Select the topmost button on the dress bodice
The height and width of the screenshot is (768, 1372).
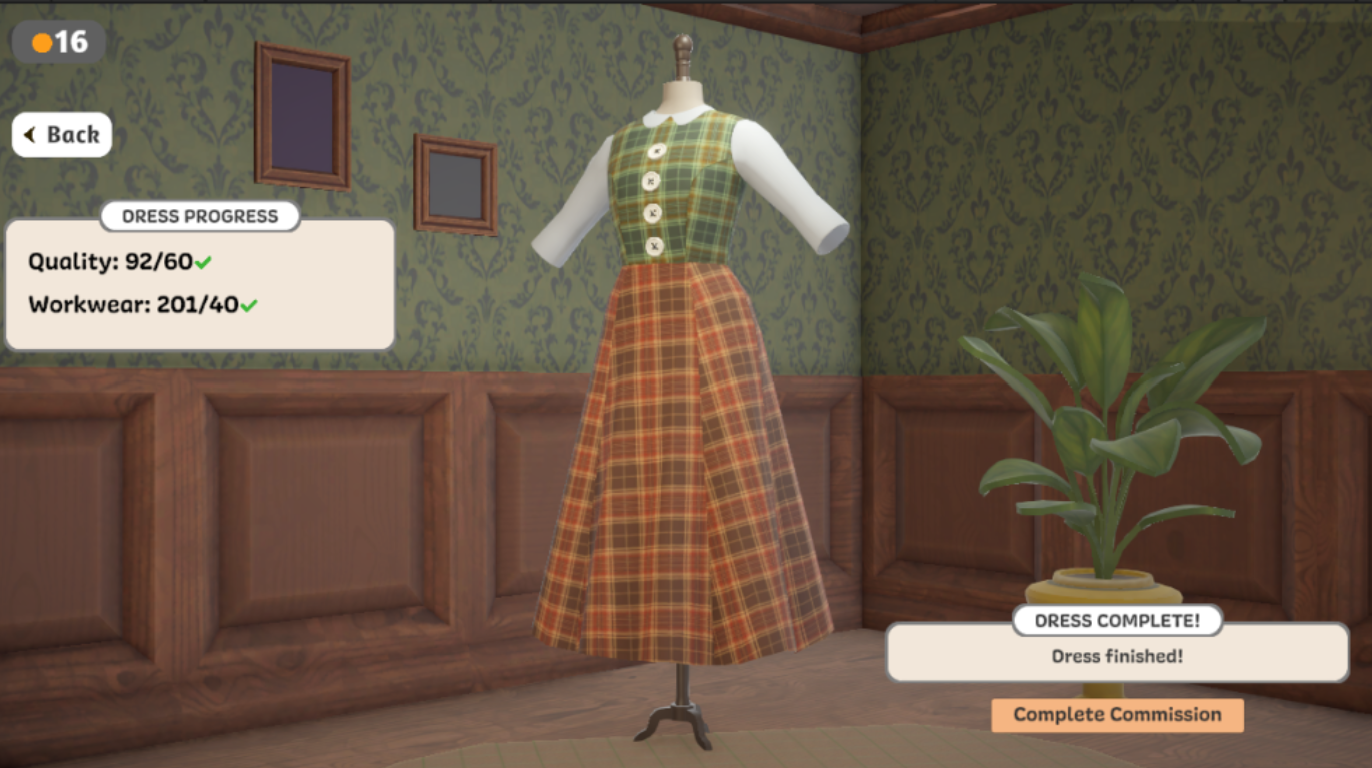tap(656, 150)
